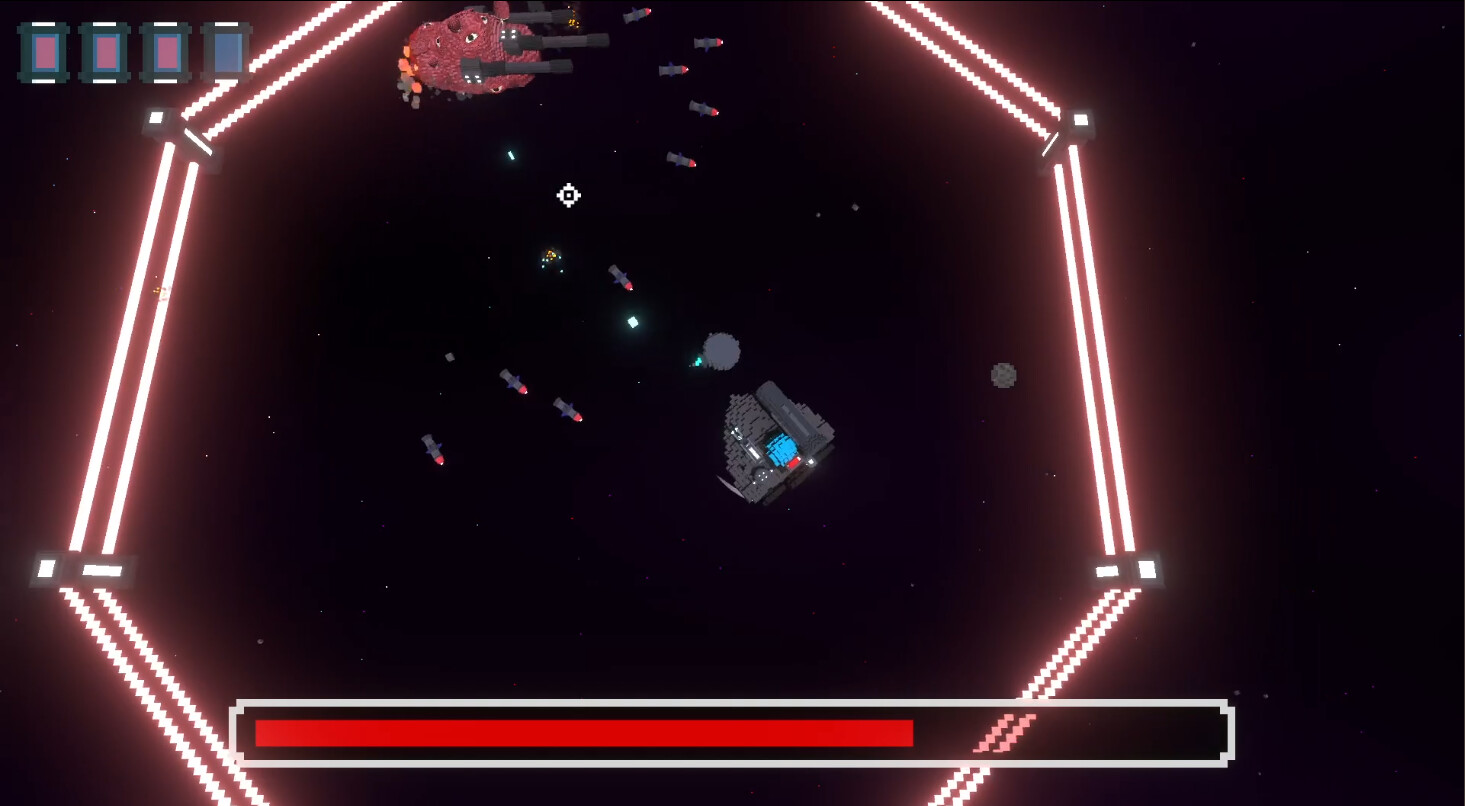Screen dimensions: 1465x806
Task: Click the small gray asteroid on the right
Action: tap(1003, 376)
